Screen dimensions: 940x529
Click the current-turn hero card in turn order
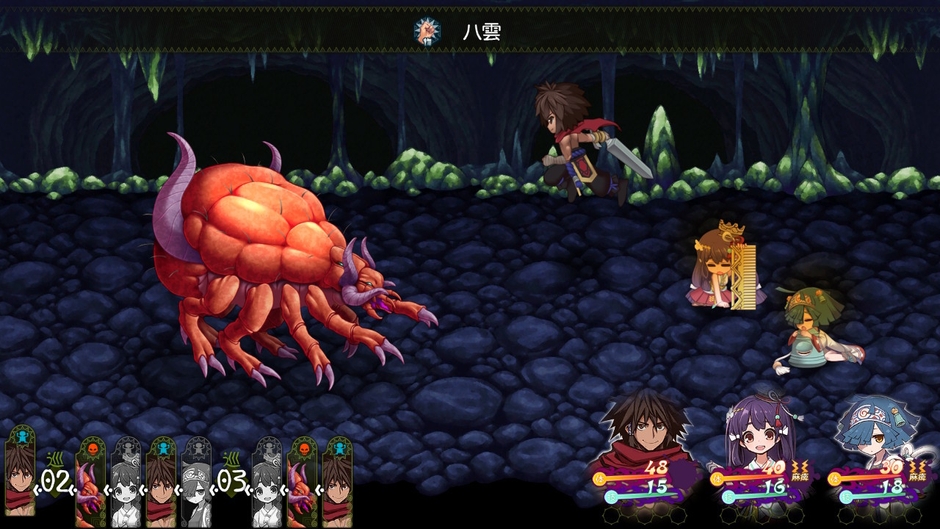(x=19, y=475)
